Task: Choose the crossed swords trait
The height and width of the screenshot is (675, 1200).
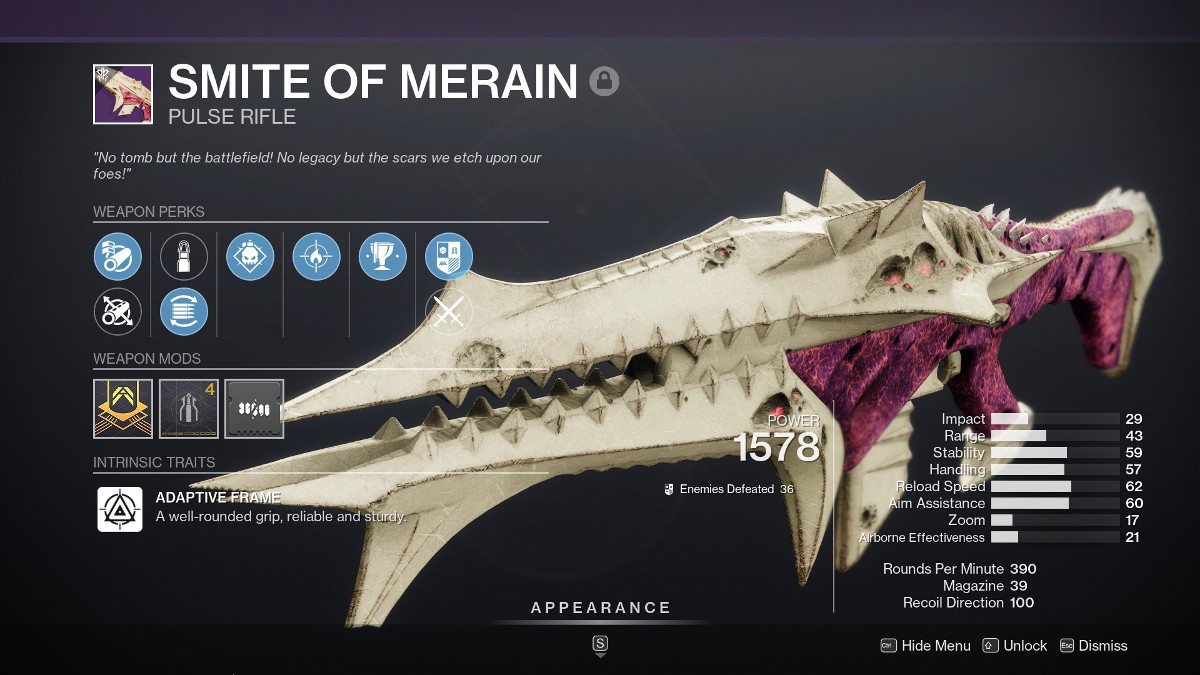Action: coord(449,311)
